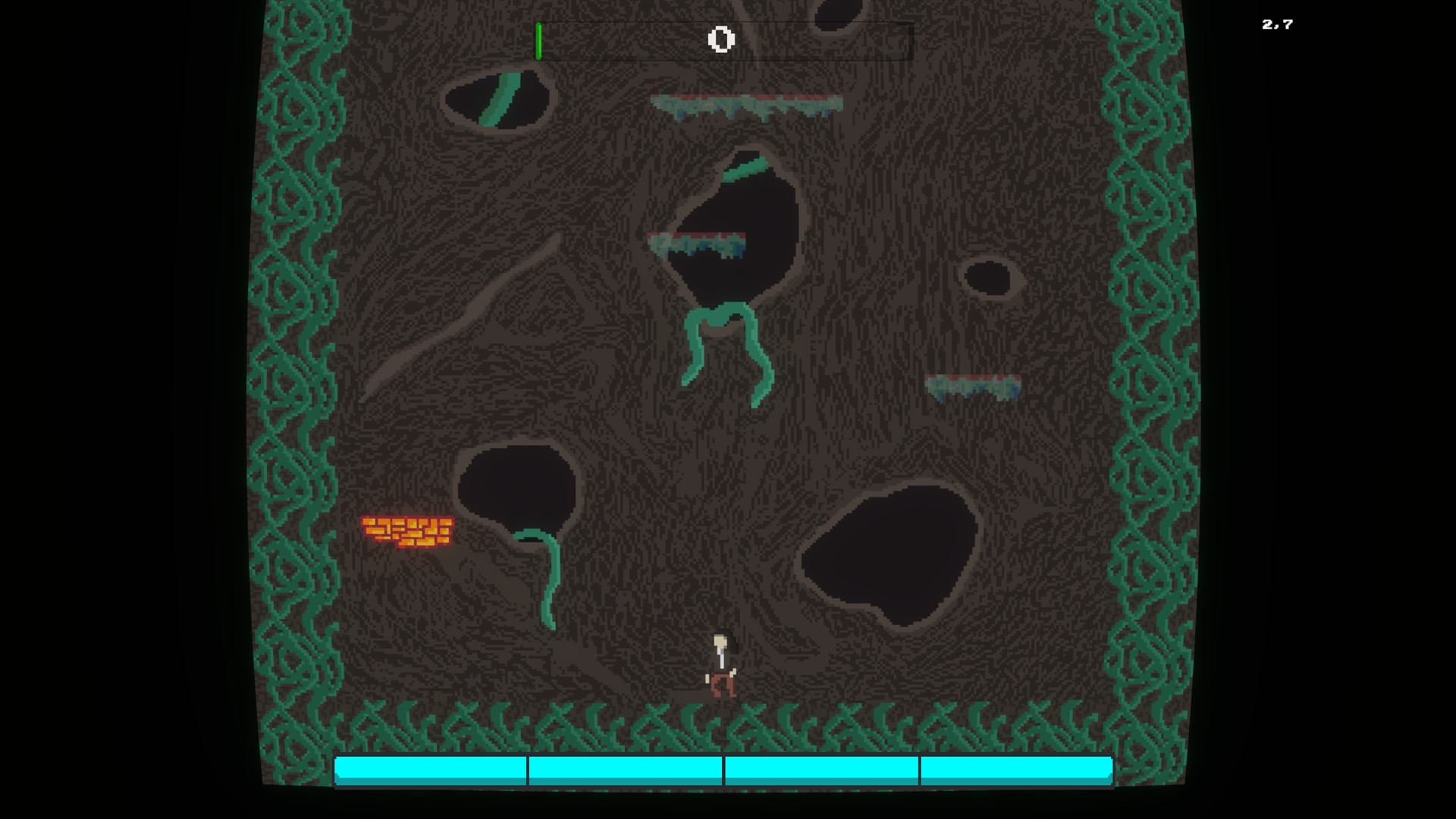Select the orange lava brick platform
Viewport: 1456px width, 819px height.
click(x=406, y=531)
